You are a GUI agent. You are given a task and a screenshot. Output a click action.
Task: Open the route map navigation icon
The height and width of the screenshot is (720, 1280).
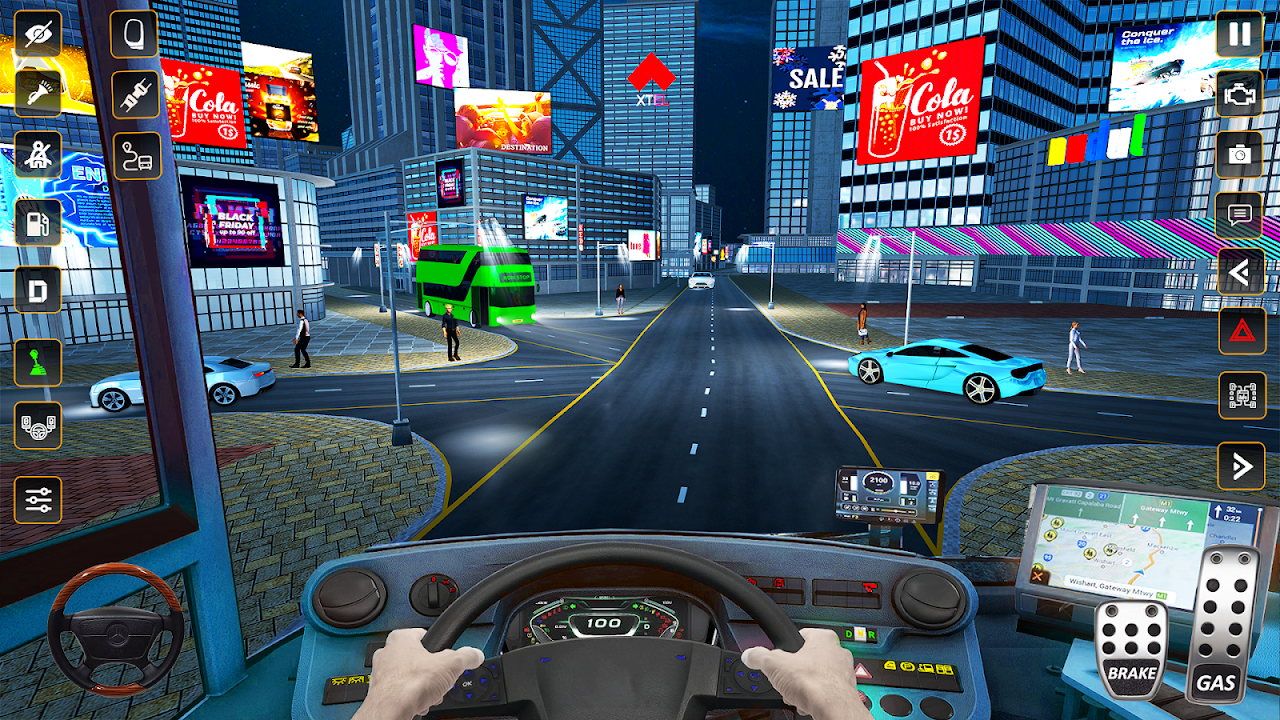(135, 155)
